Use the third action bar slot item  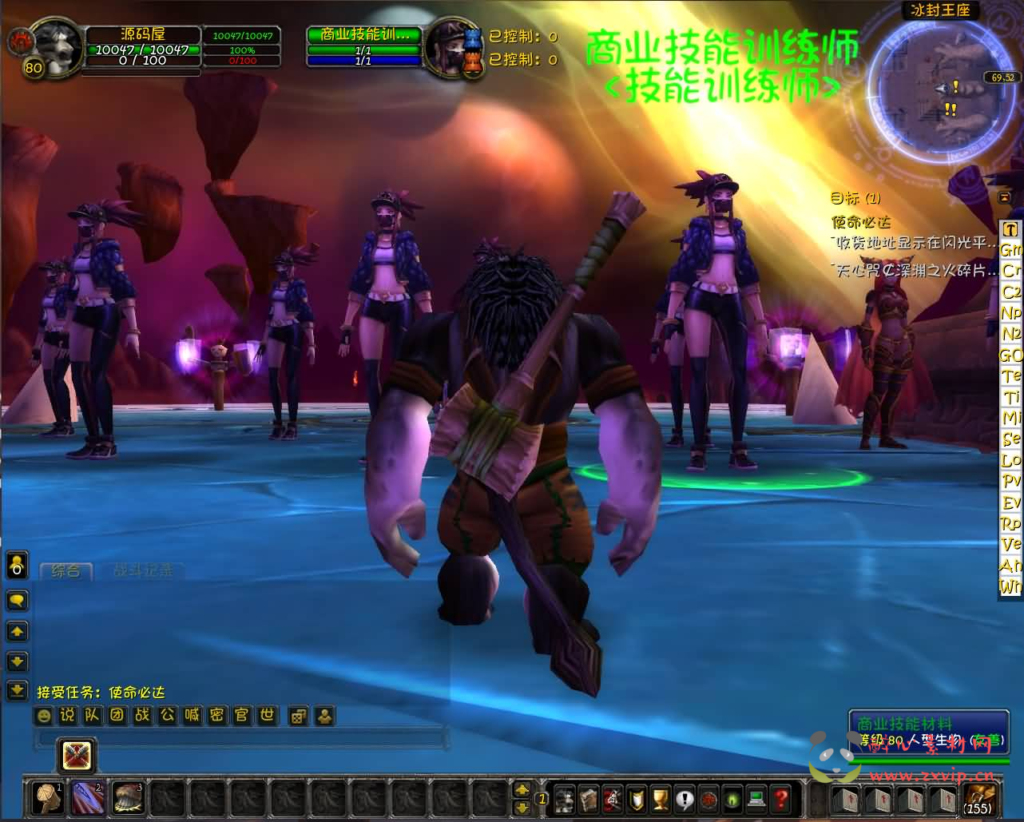pyautogui.click(x=127, y=798)
